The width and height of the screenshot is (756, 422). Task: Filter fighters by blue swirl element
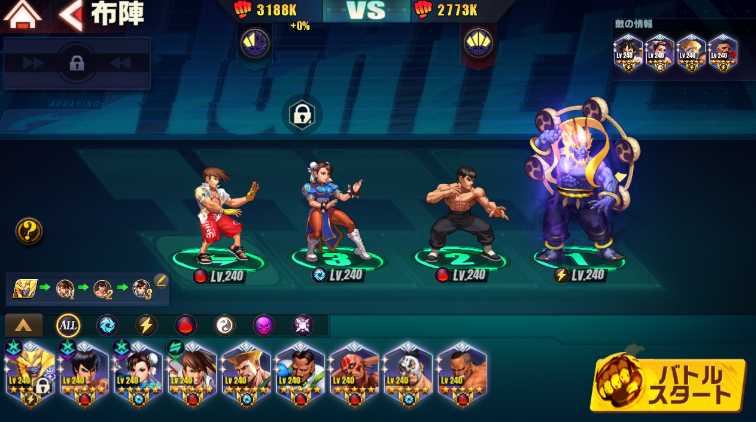point(107,325)
